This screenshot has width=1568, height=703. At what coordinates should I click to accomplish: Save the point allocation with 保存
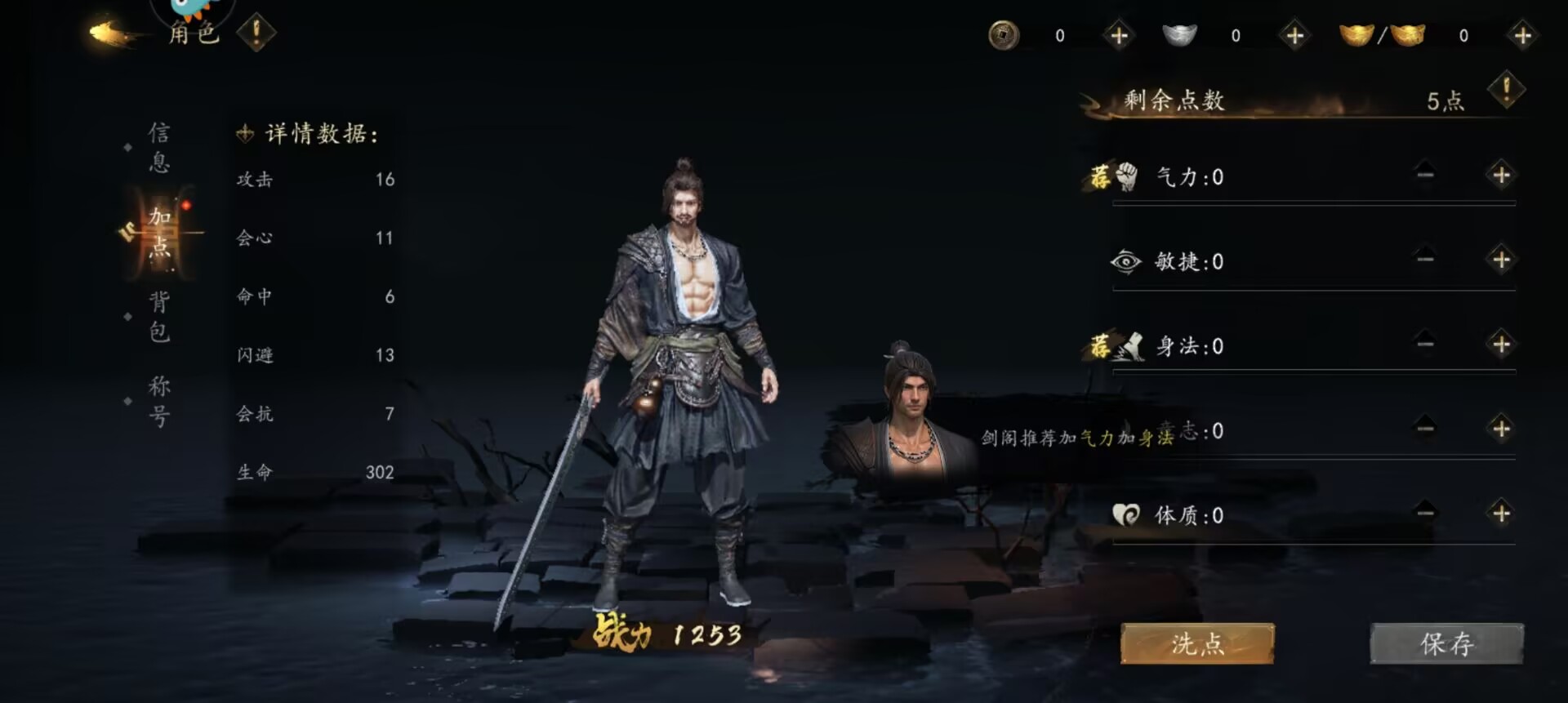tap(1446, 644)
